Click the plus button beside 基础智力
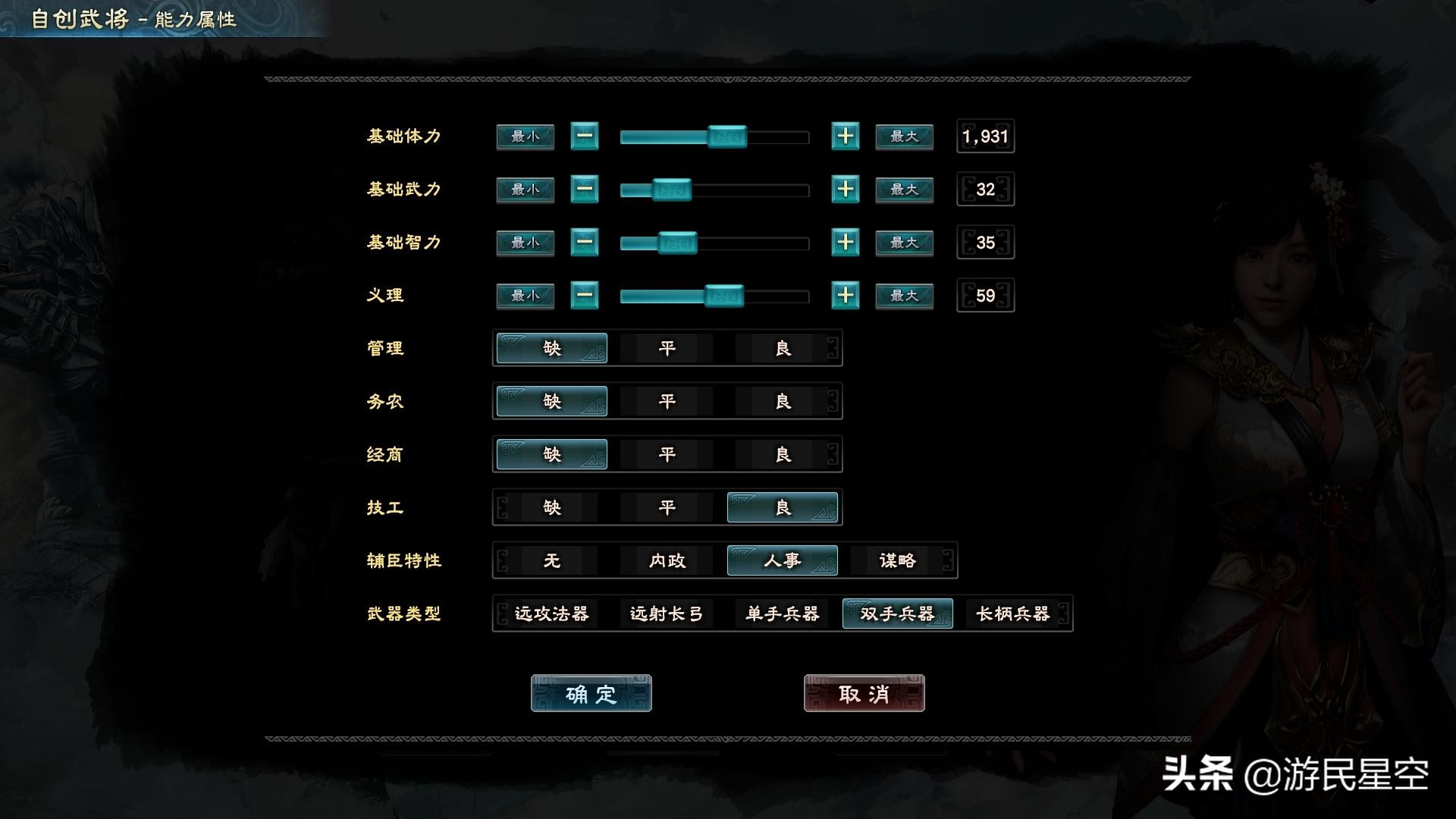The width and height of the screenshot is (1456, 819). point(844,243)
